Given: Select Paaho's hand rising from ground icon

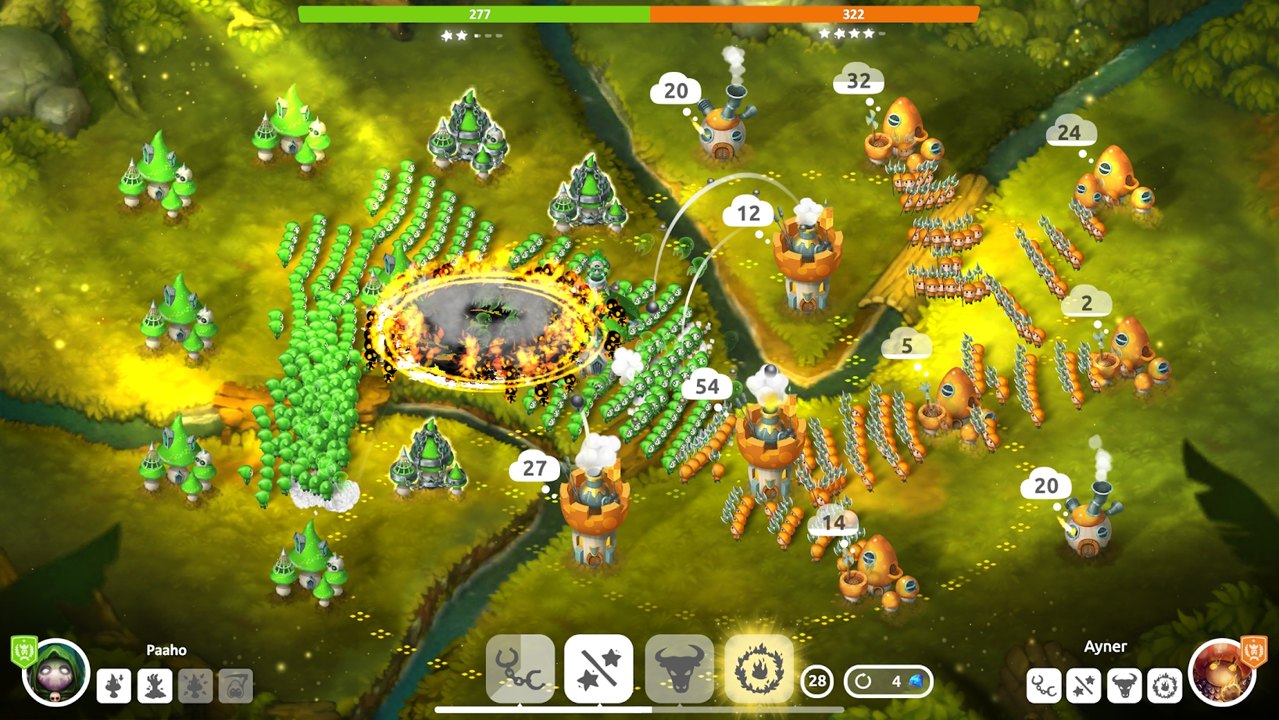Looking at the screenshot, I should pyautogui.click(x=155, y=685).
